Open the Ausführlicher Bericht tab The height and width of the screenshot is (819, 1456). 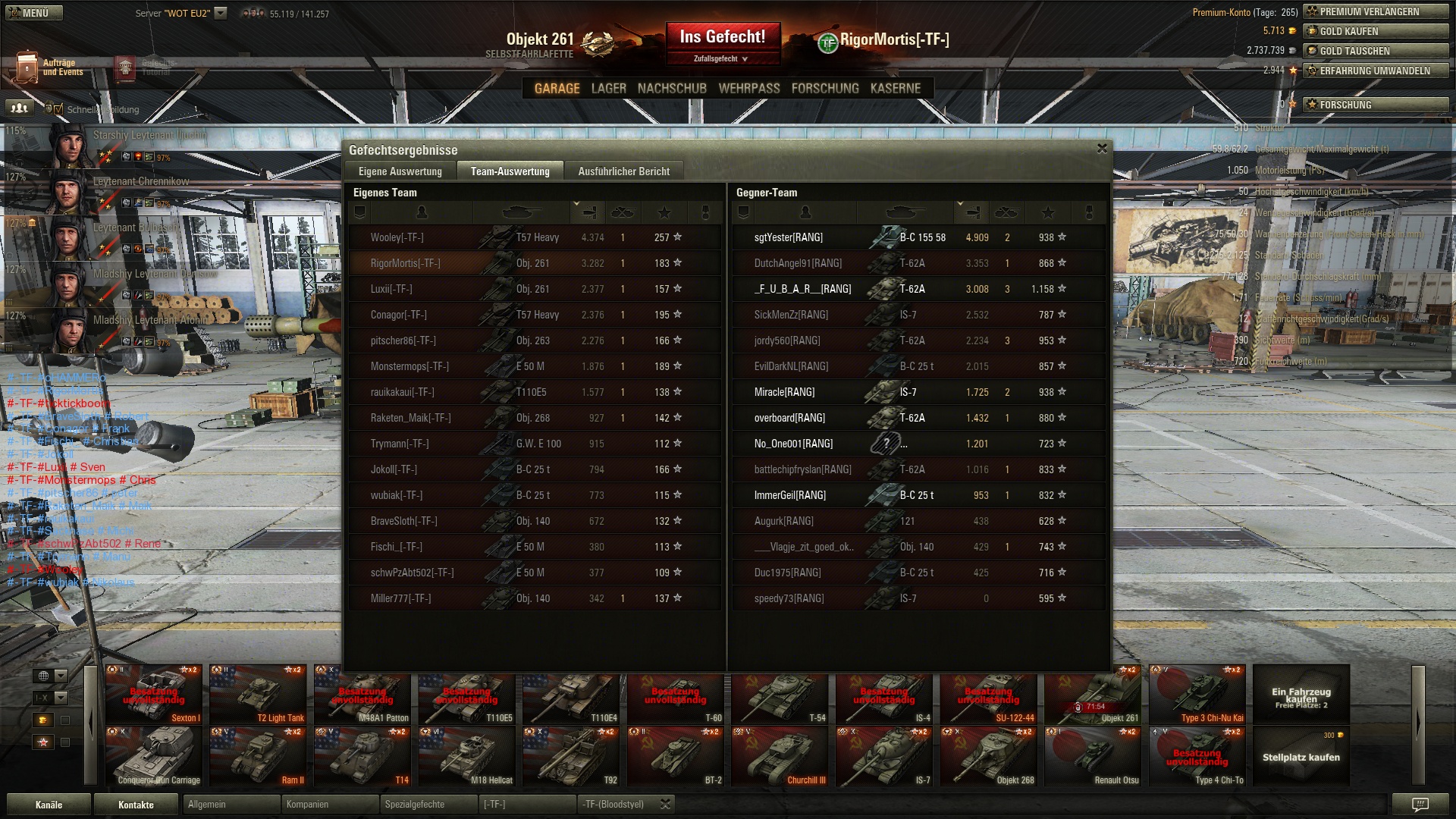click(x=623, y=171)
